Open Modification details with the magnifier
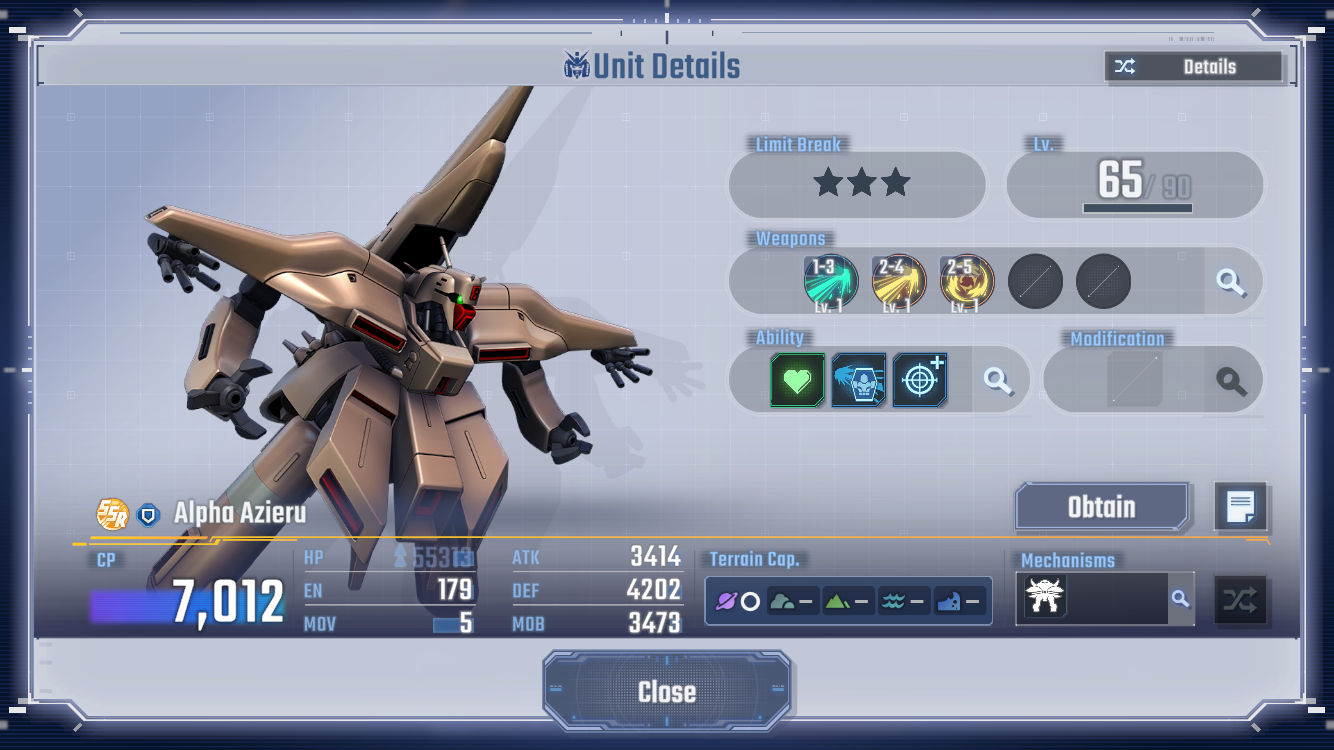1334x750 pixels. point(1231,380)
